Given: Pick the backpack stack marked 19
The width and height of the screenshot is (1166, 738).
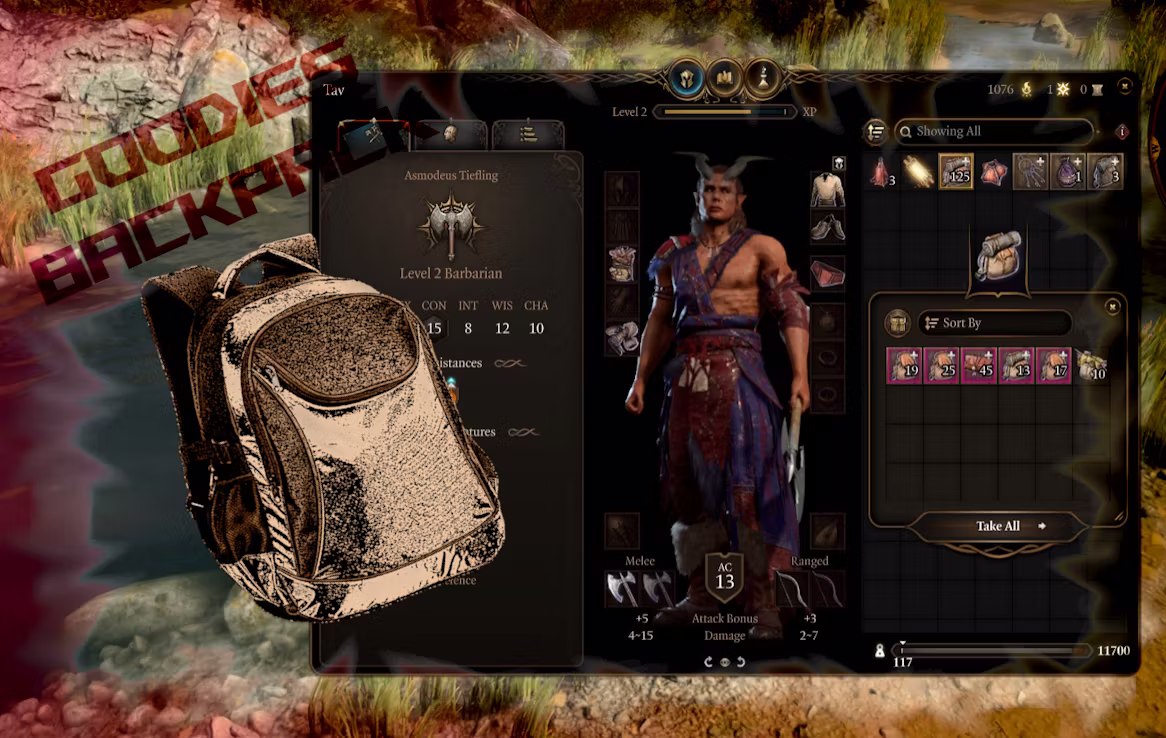Looking at the screenshot, I should point(904,366).
